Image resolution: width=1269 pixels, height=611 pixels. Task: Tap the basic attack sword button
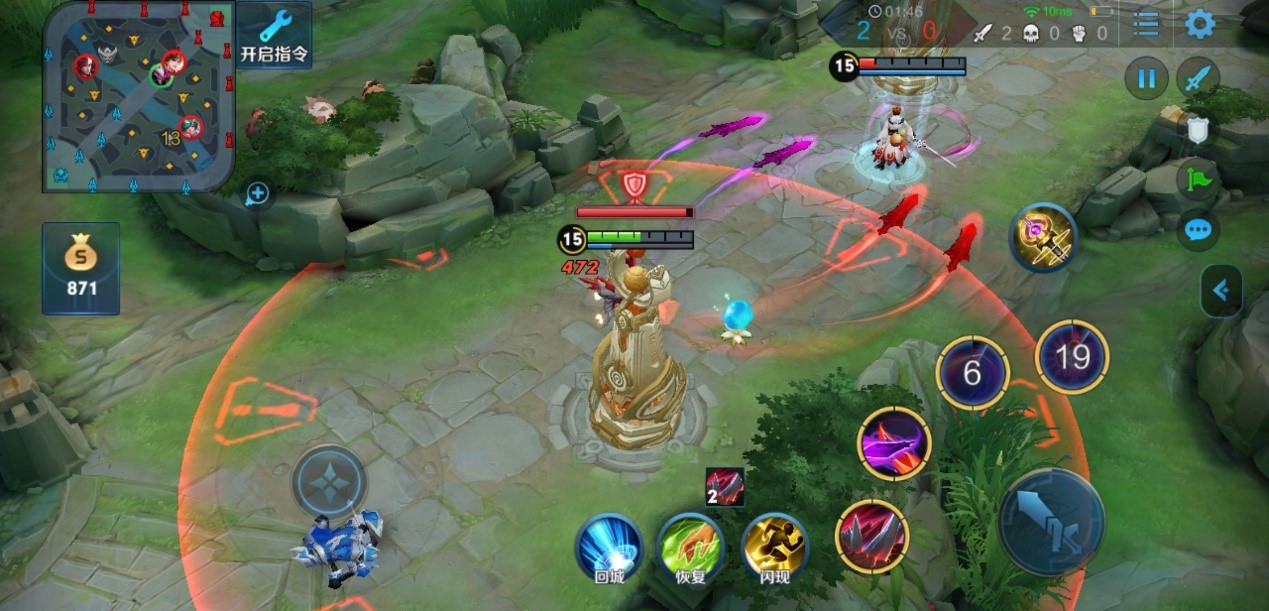1050,522
